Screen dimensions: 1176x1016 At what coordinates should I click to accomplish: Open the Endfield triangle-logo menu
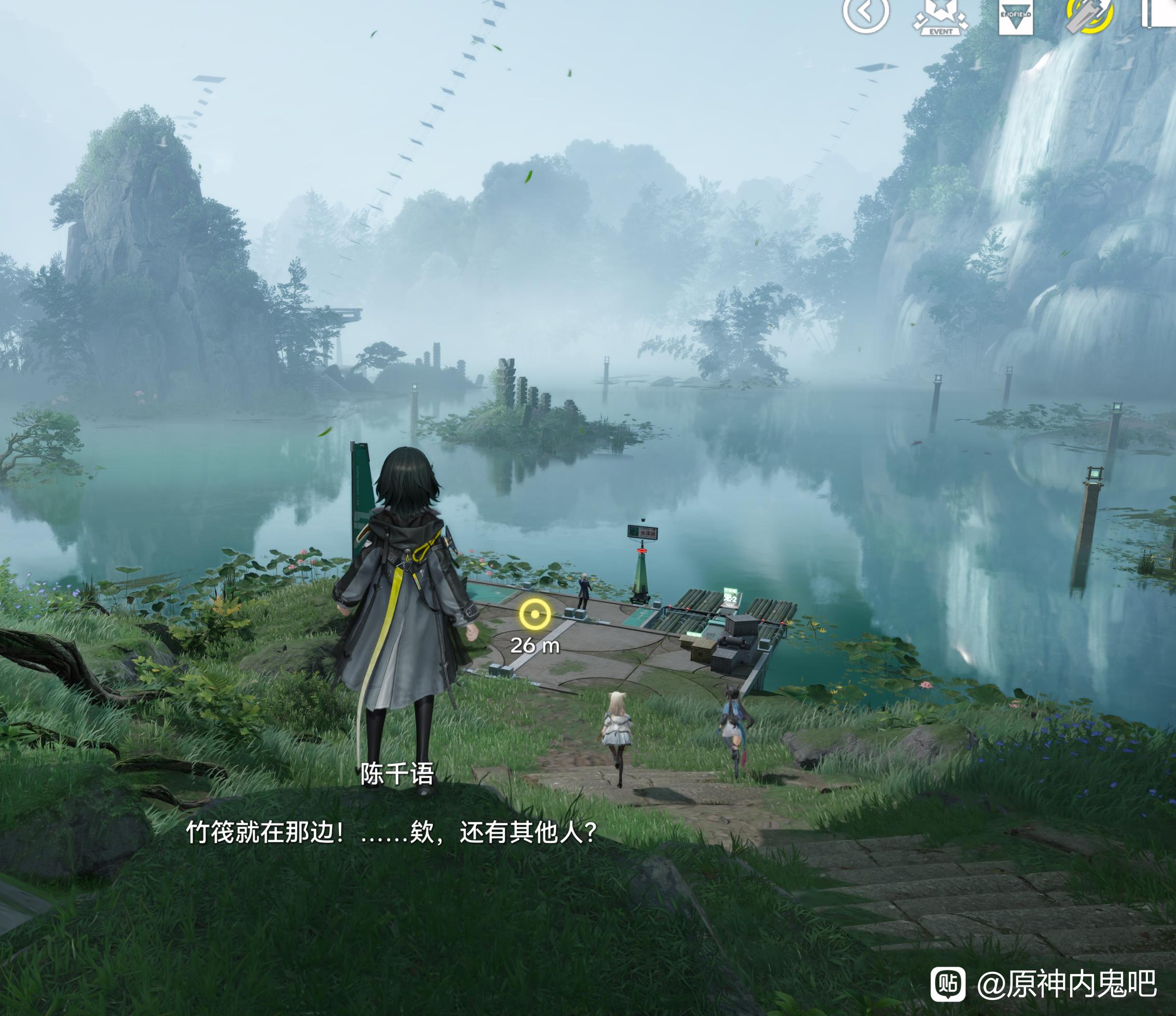1016,16
